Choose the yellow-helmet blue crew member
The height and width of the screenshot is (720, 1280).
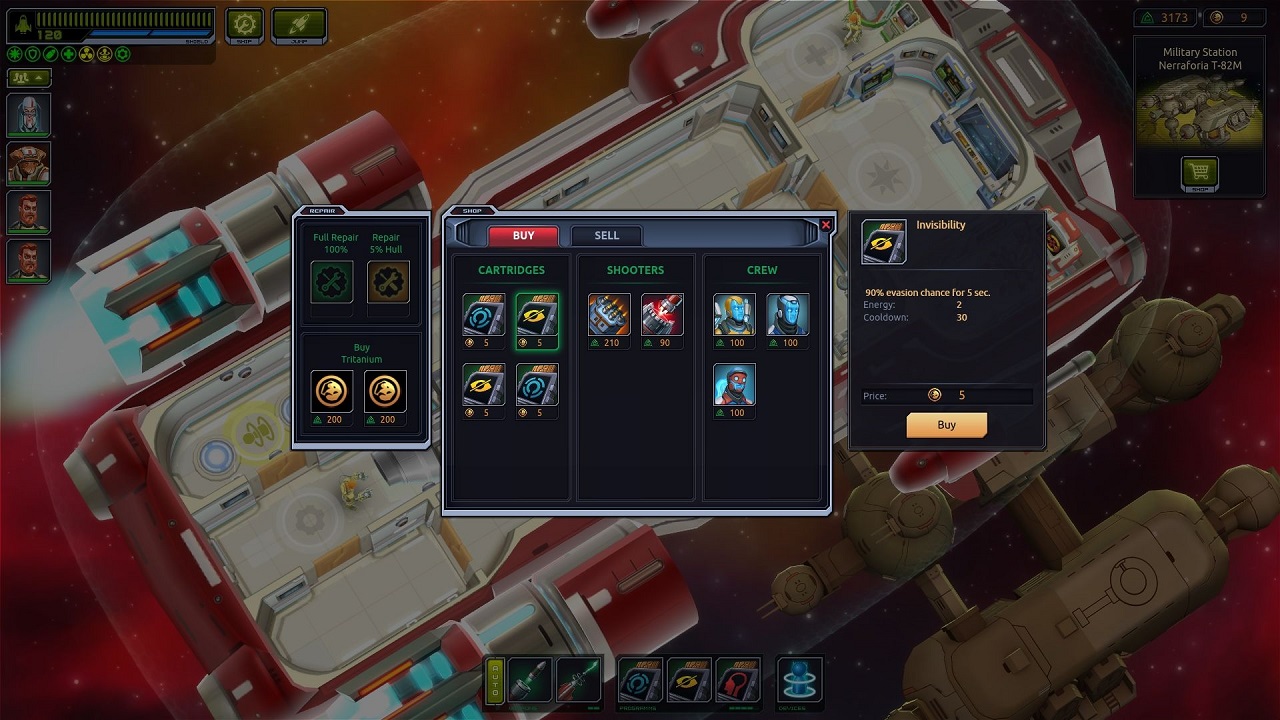[x=734, y=315]
